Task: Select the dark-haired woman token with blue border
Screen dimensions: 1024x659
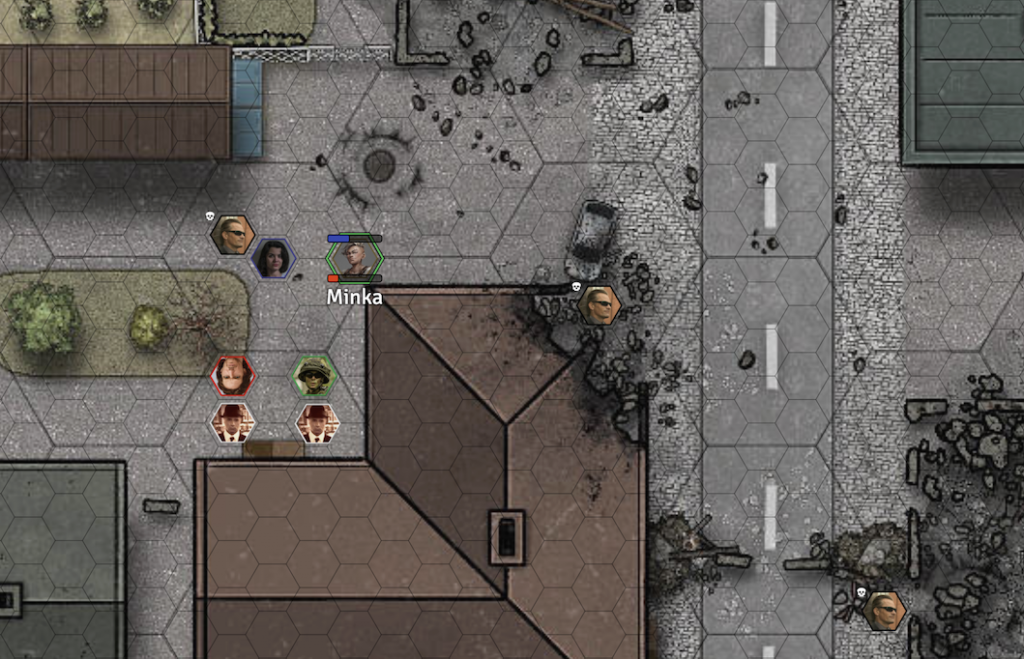Action: [x=273, y=258]
